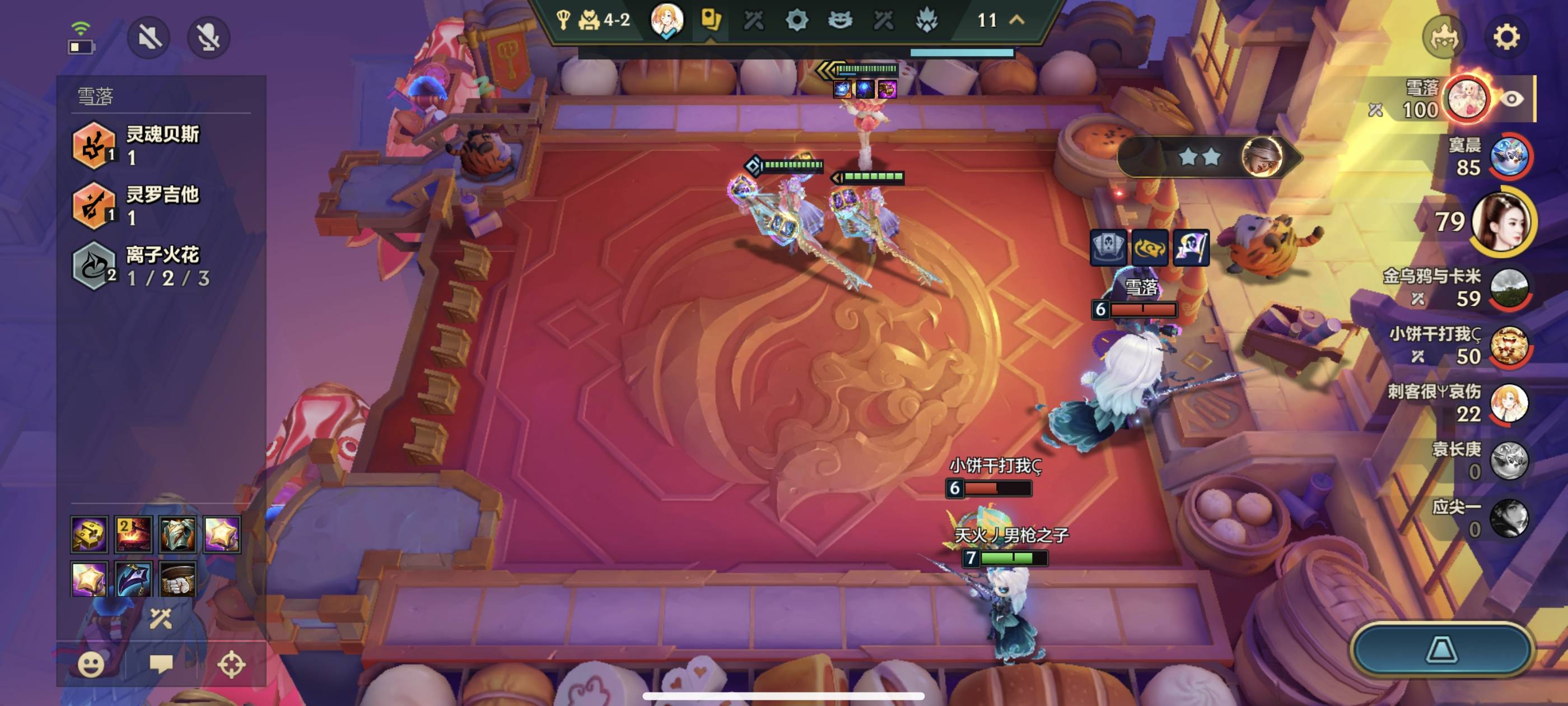This screenshot has width=1568, height=706.
Task: Expand the stage tracker arrow beside 11
Action: pyautogui.click(x=1017, y=20)
